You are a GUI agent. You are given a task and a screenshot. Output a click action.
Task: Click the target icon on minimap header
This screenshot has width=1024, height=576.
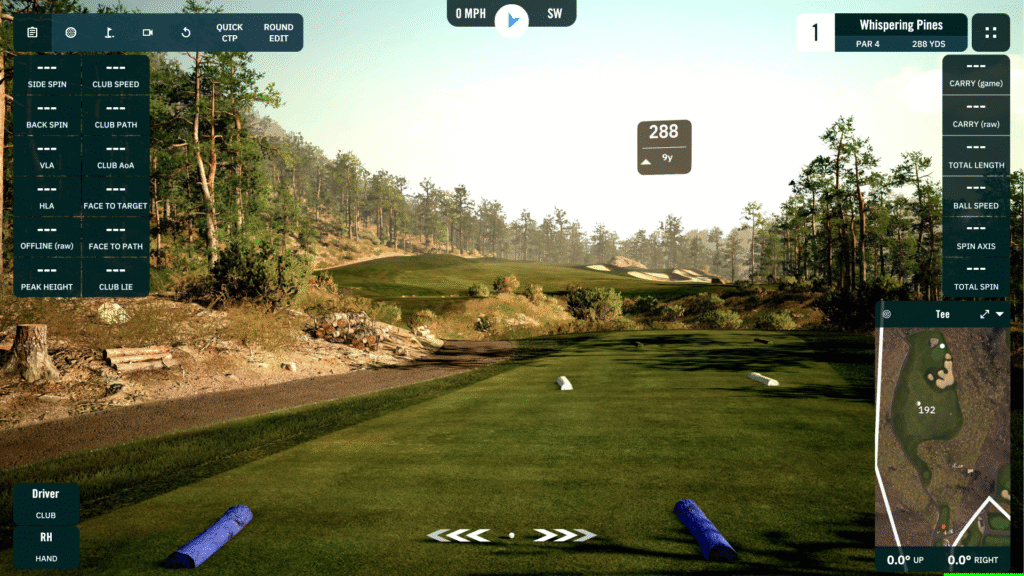[887, 314]
